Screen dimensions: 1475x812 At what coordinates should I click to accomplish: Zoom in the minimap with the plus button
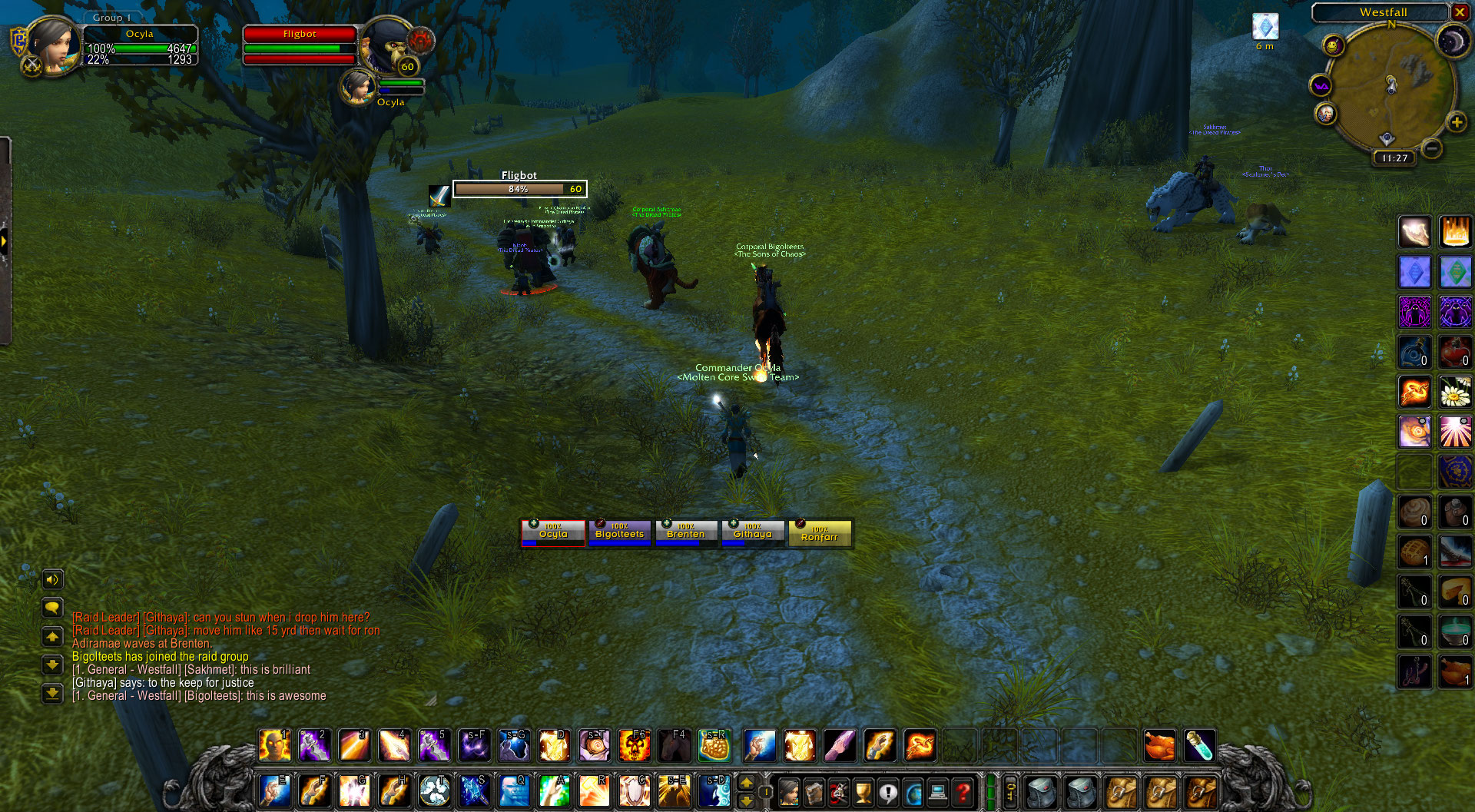click(1456, 122)
